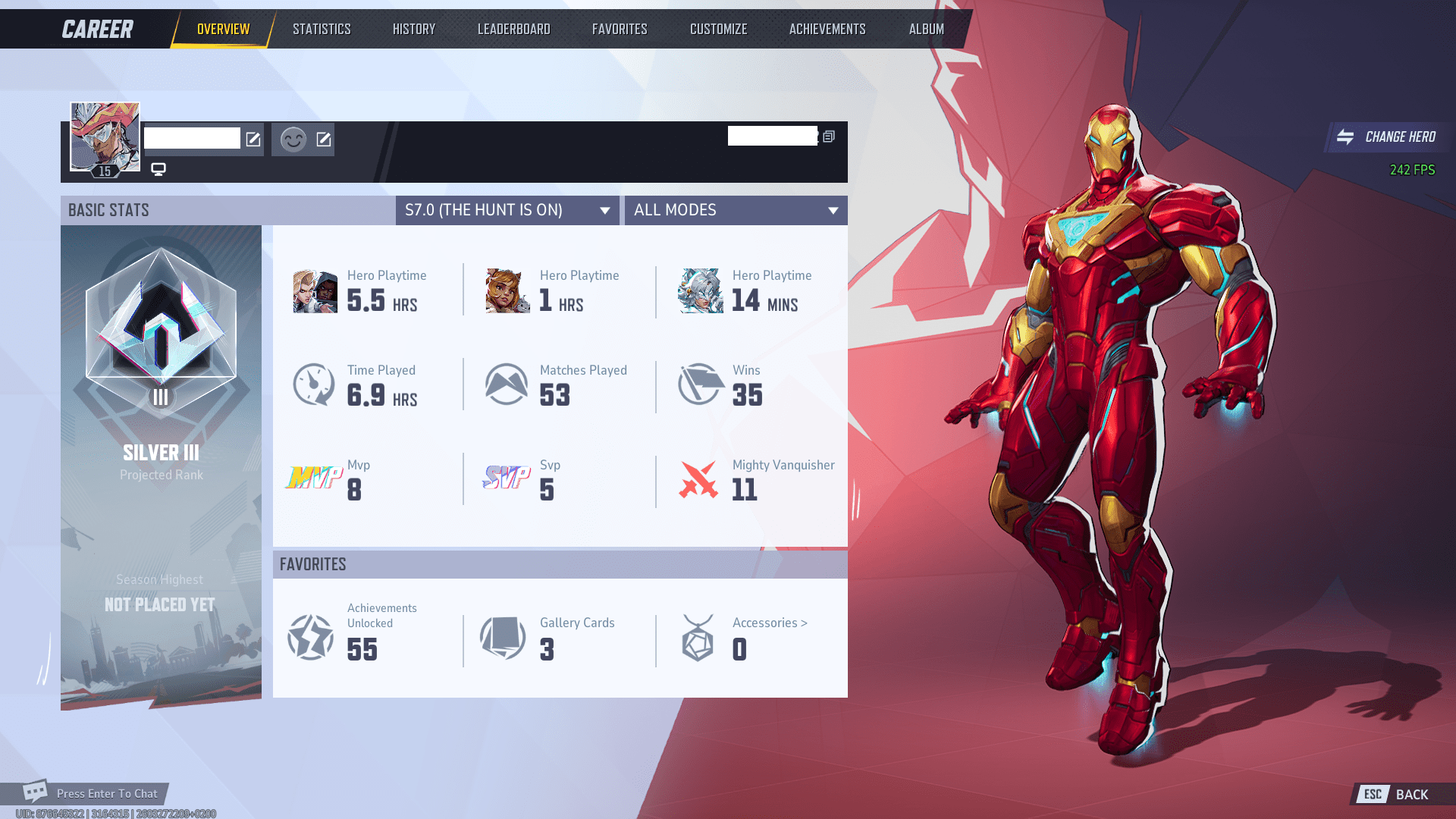Click the player avatar portrait
Viewport: 1456px width, 819px height.
pyautogui.click(x=104, y=136)
